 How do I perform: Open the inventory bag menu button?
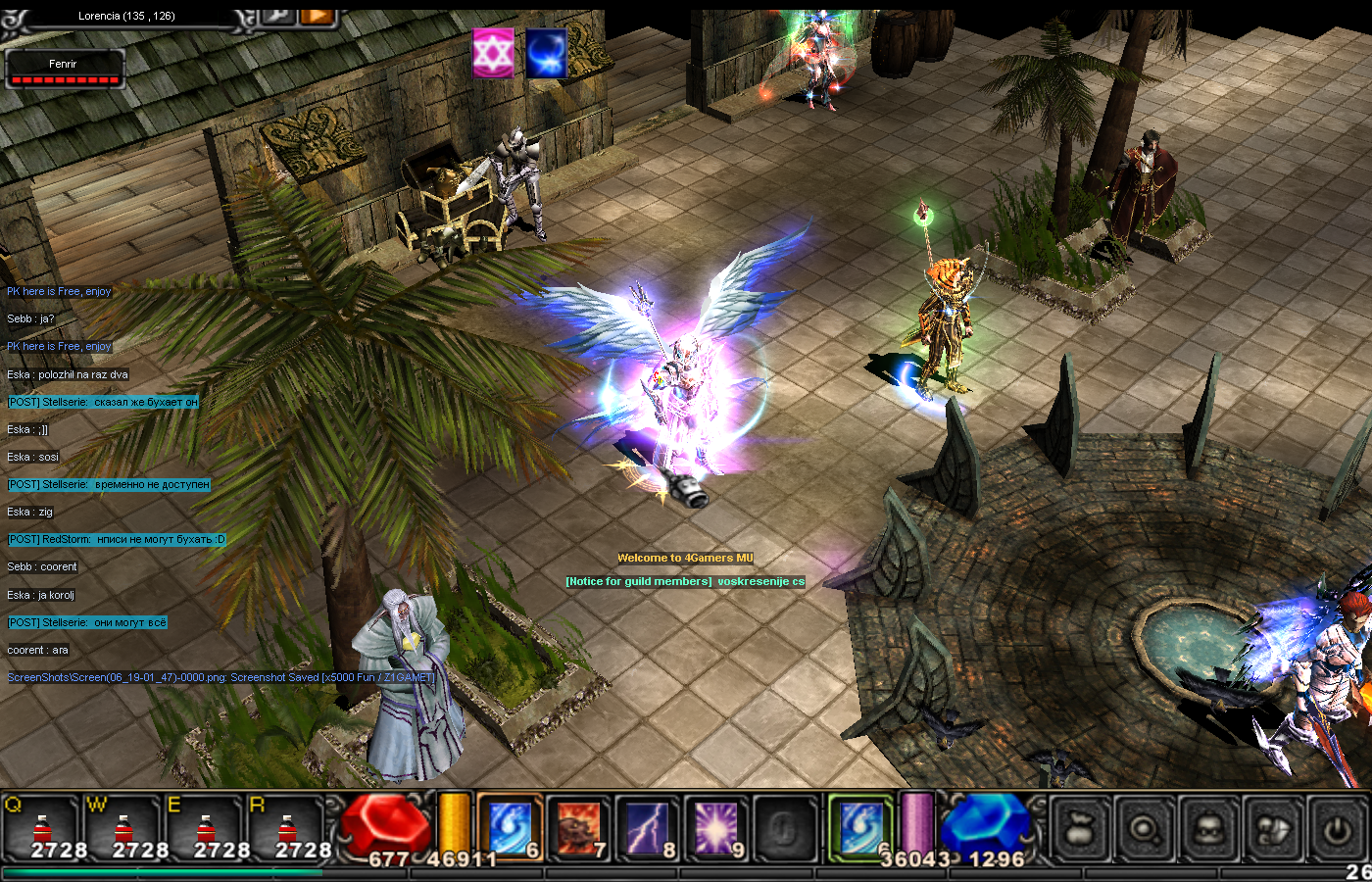tap(1080, 830)
